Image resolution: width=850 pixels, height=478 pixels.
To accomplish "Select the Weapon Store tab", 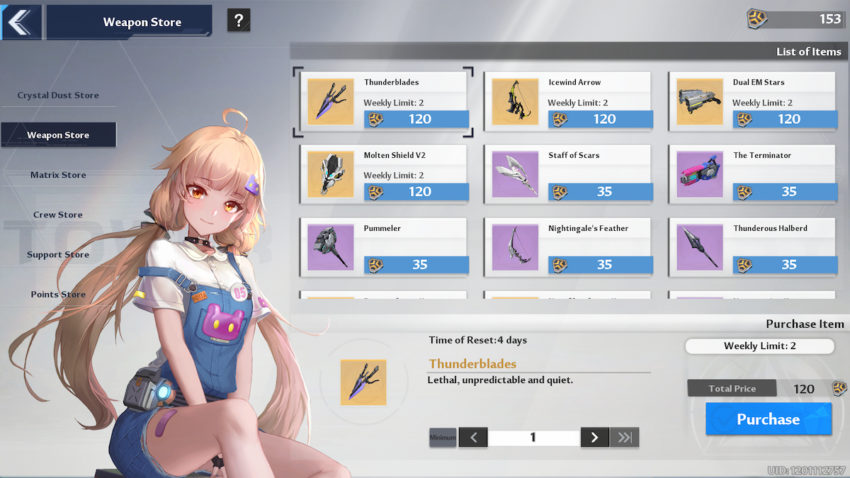I will [x=58, y=135].
